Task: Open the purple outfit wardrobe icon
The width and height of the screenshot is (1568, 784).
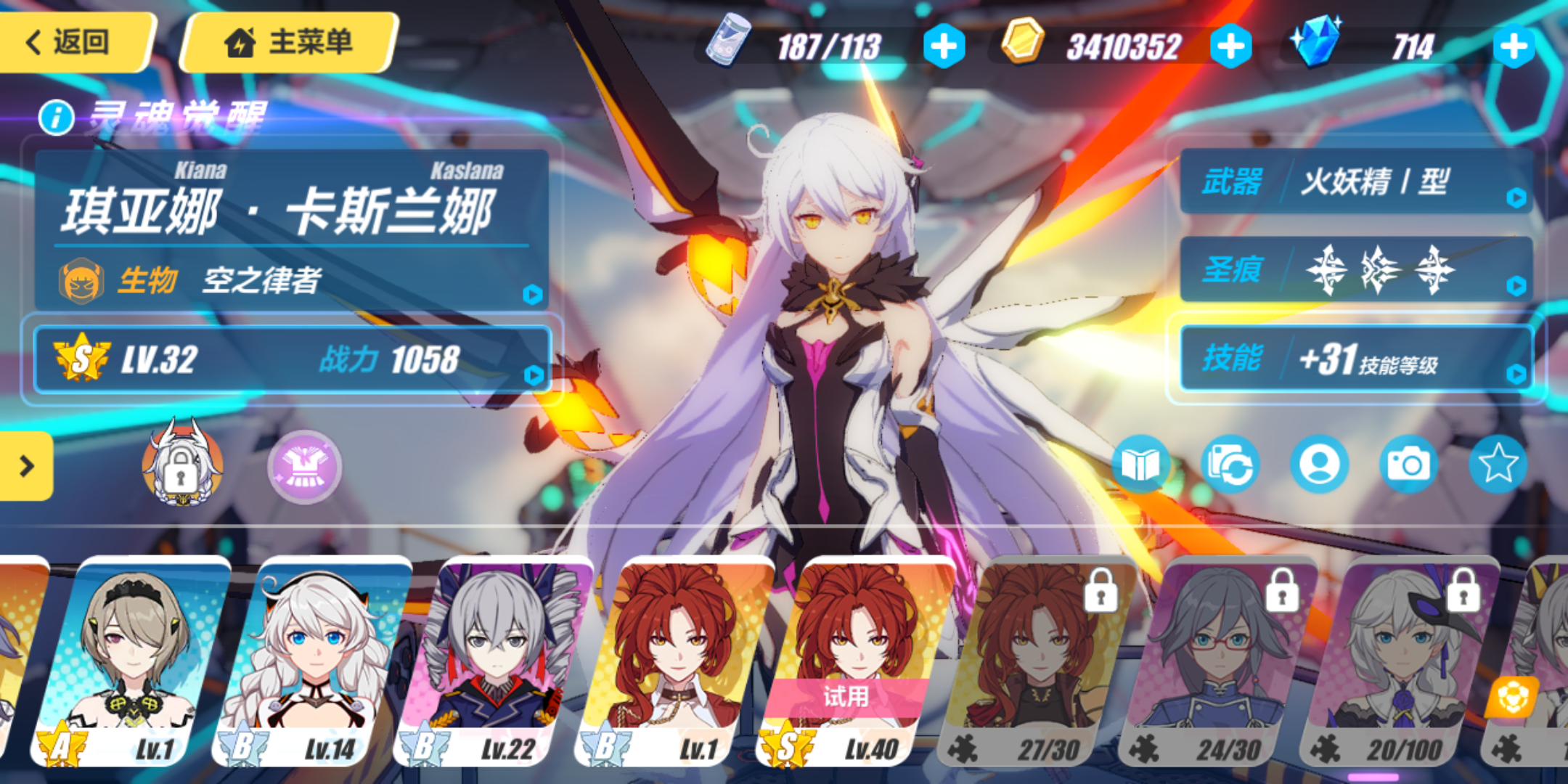Action: pyautogui.click(x=305, y=467)
